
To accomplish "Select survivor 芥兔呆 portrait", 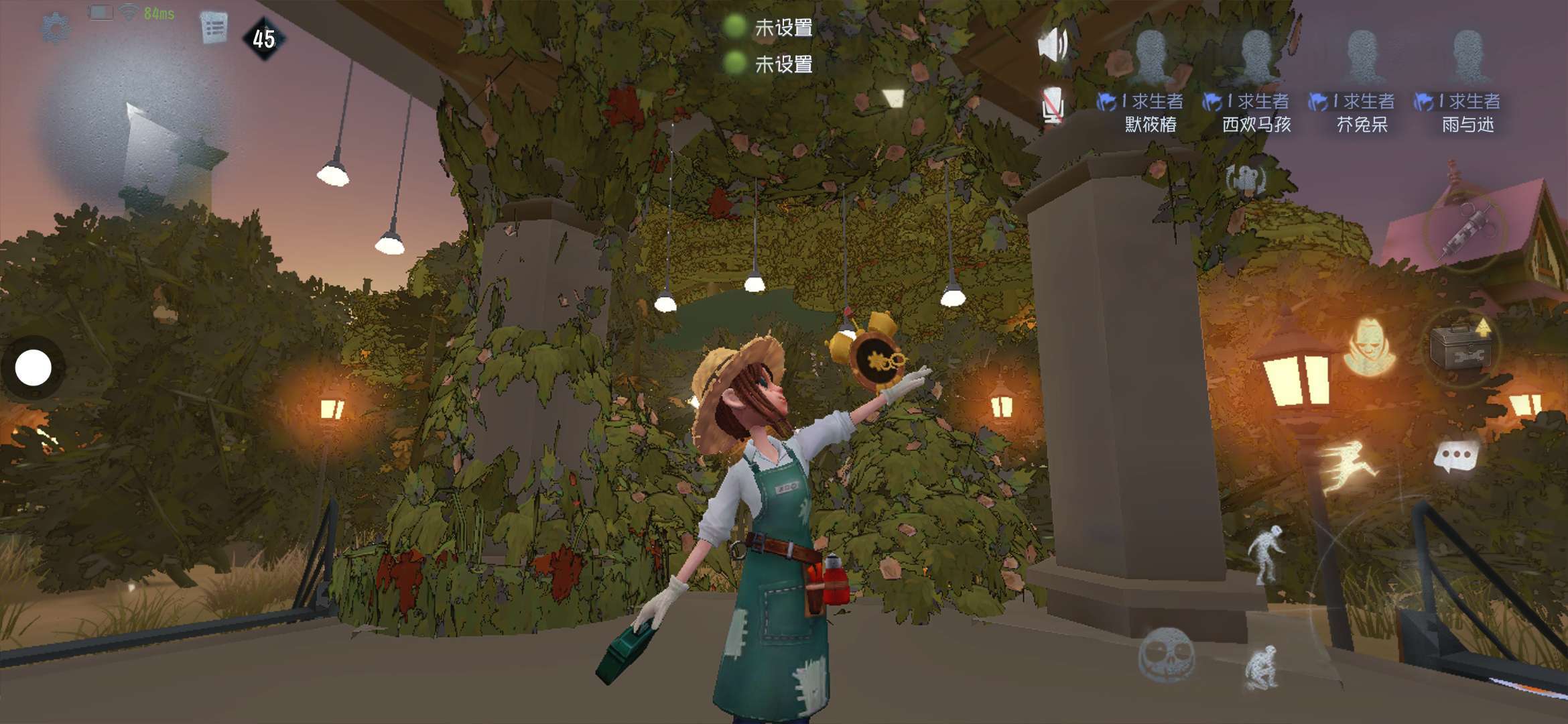I will tap(1362, 56).
